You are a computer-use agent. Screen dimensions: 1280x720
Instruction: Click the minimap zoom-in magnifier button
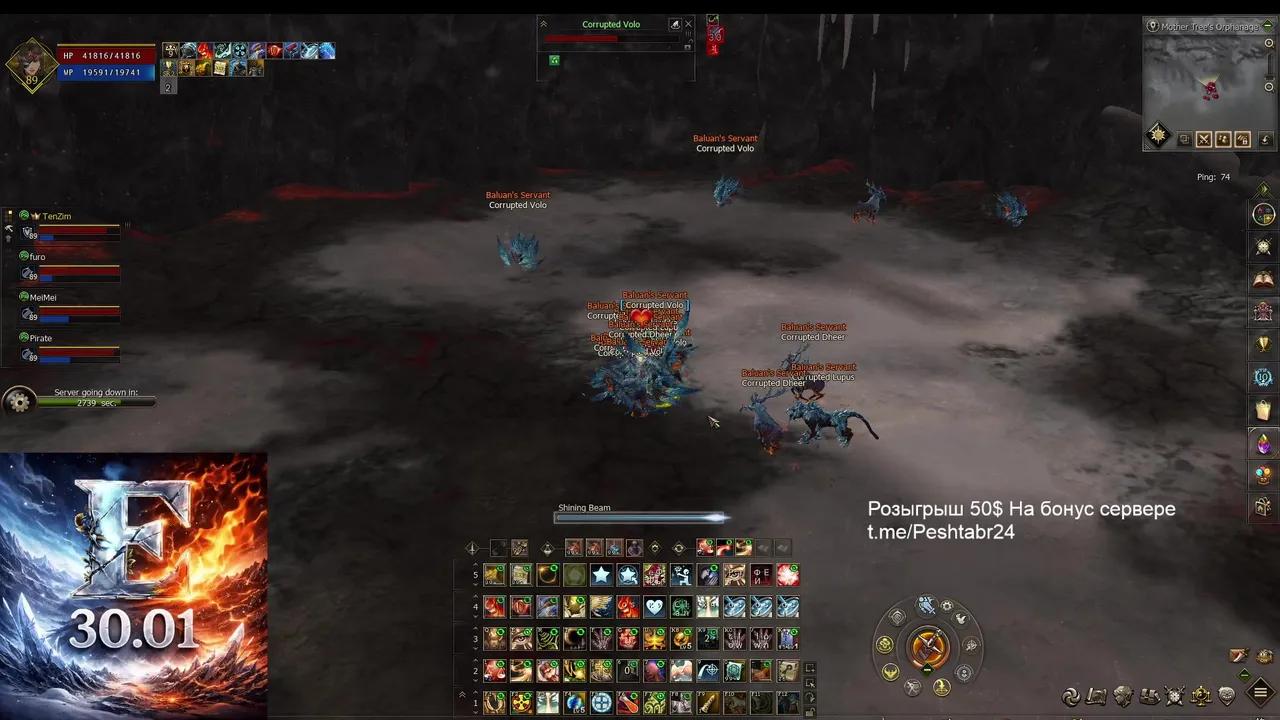(1269, 43)
